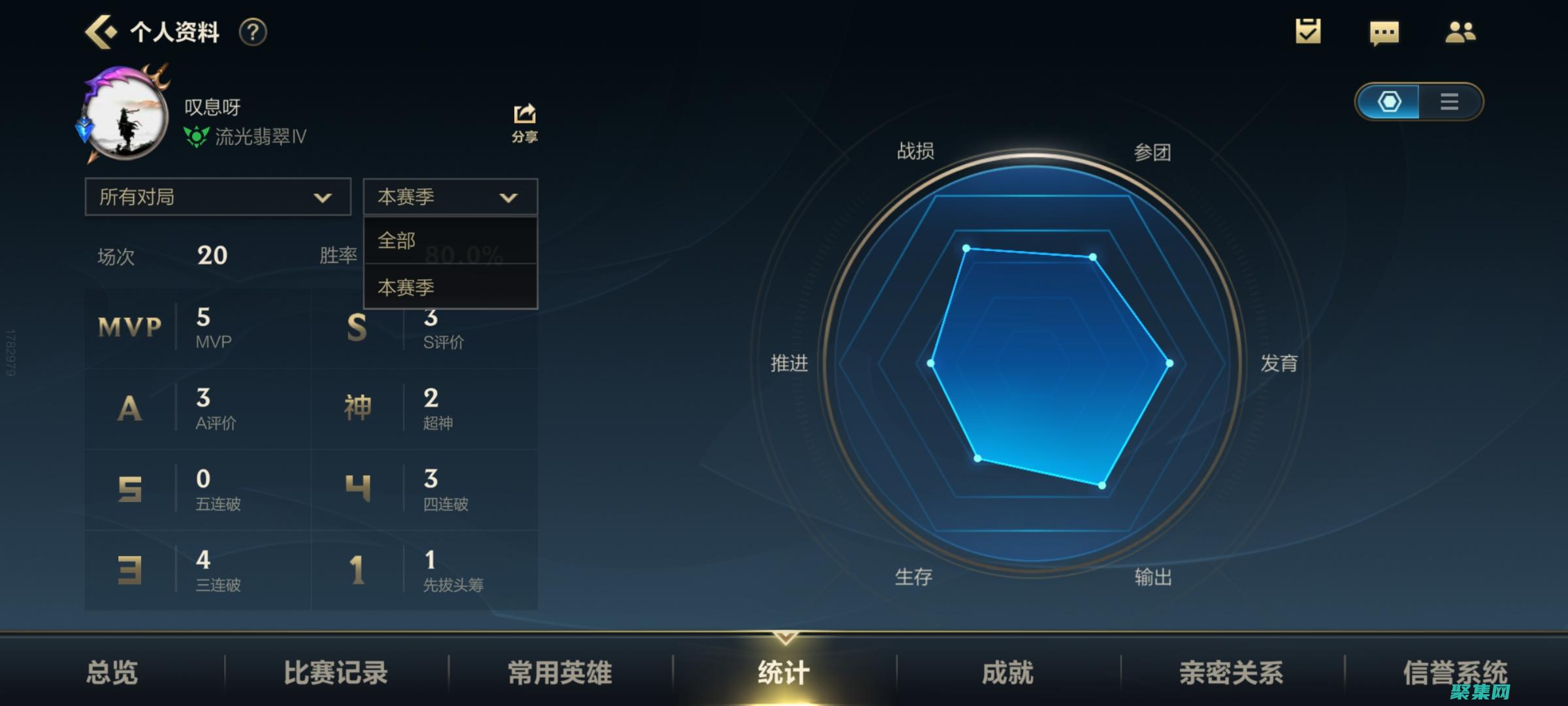
Task: Click the 流光翡翠IV rank badge icon
Action: [195, 137]
